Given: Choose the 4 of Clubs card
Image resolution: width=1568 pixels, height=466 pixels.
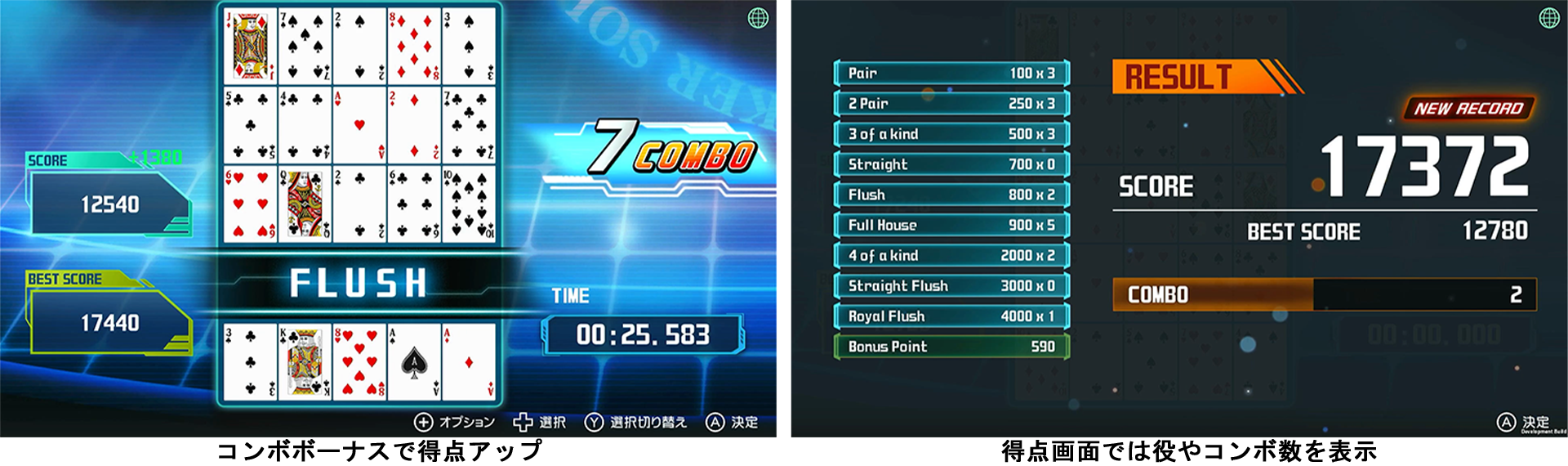Looking at the screenshot, I should (305, 125).
